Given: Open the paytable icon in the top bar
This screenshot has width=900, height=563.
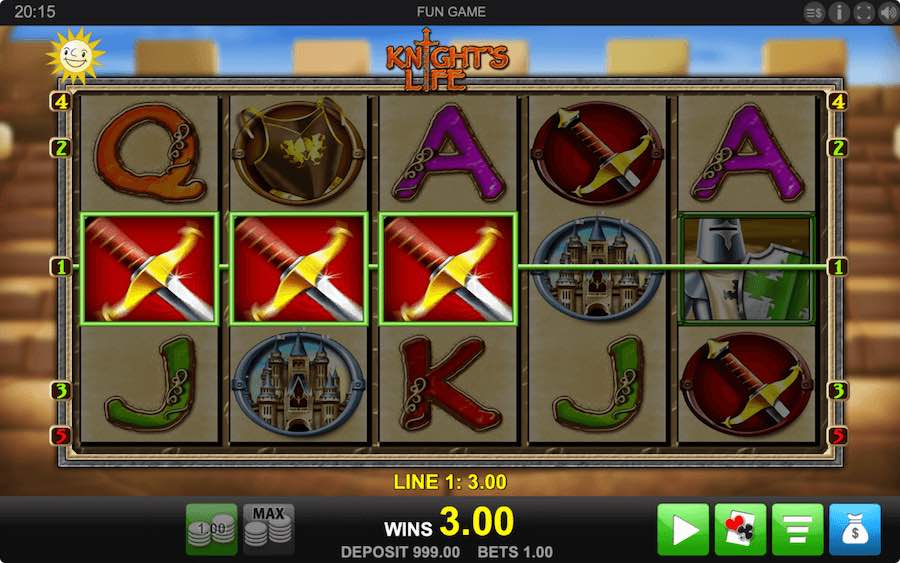Looking at the screenshot, I should pyautogui.click(x=814, y=12).
